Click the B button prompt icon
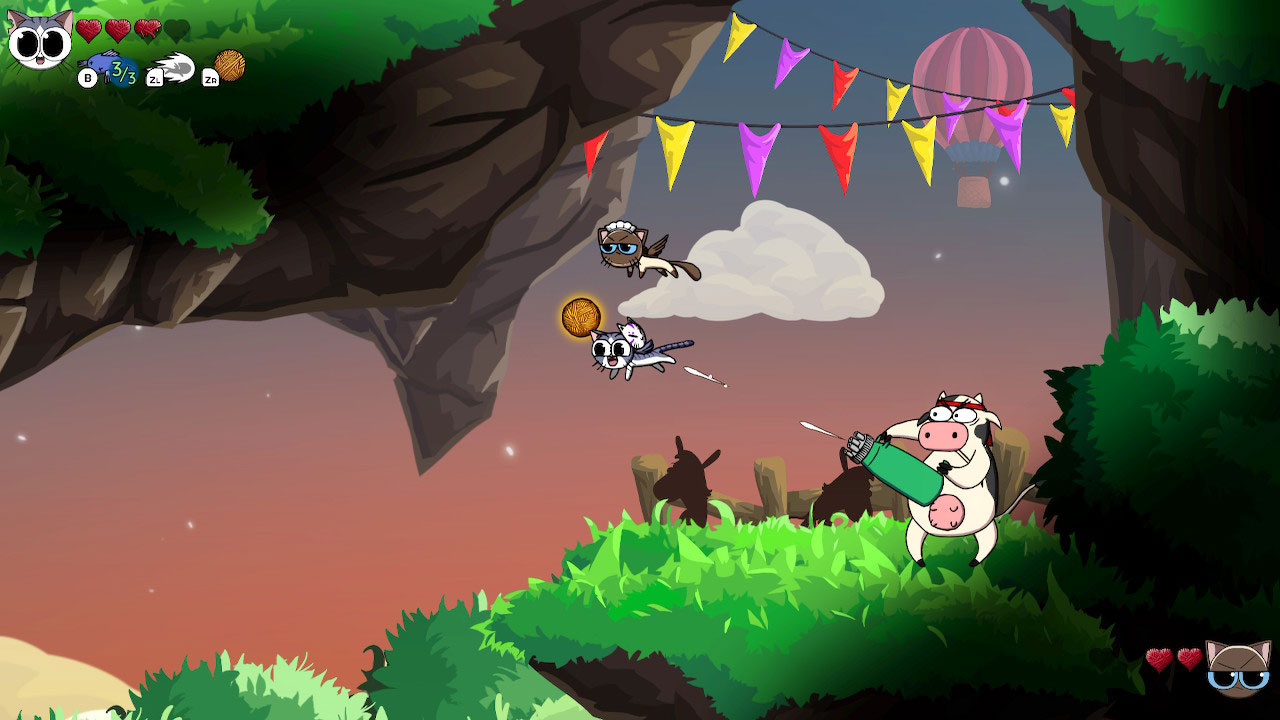The height and width of the screenshot is (720, 1280). click(x=87, y=77)
